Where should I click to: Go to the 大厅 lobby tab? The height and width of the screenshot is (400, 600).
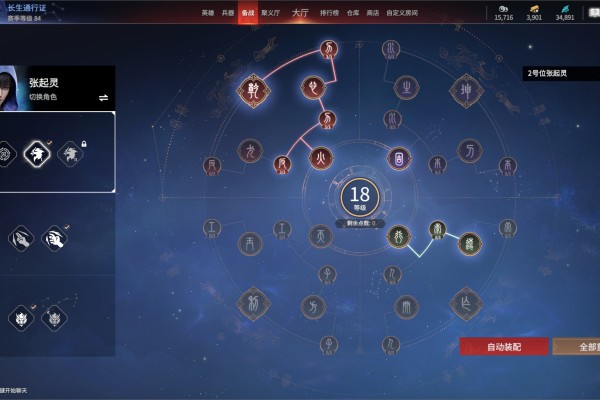point(300,13)
